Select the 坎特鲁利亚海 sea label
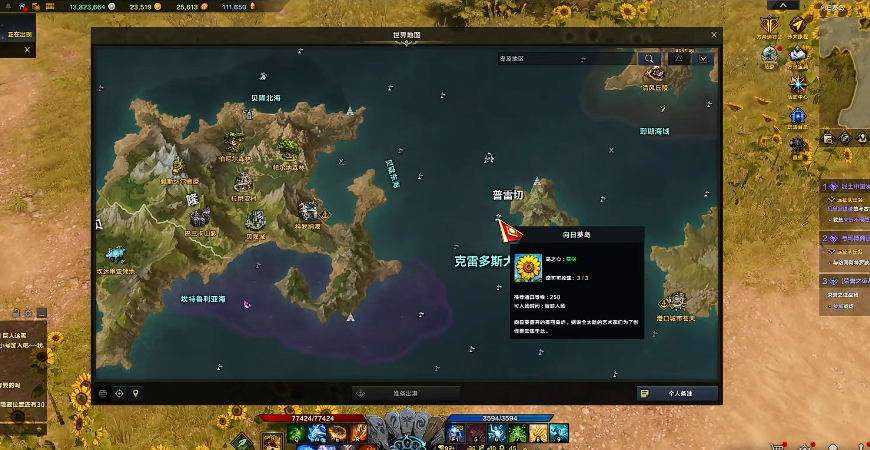Screen dimensions: 870x450 [x=202, y=299]
